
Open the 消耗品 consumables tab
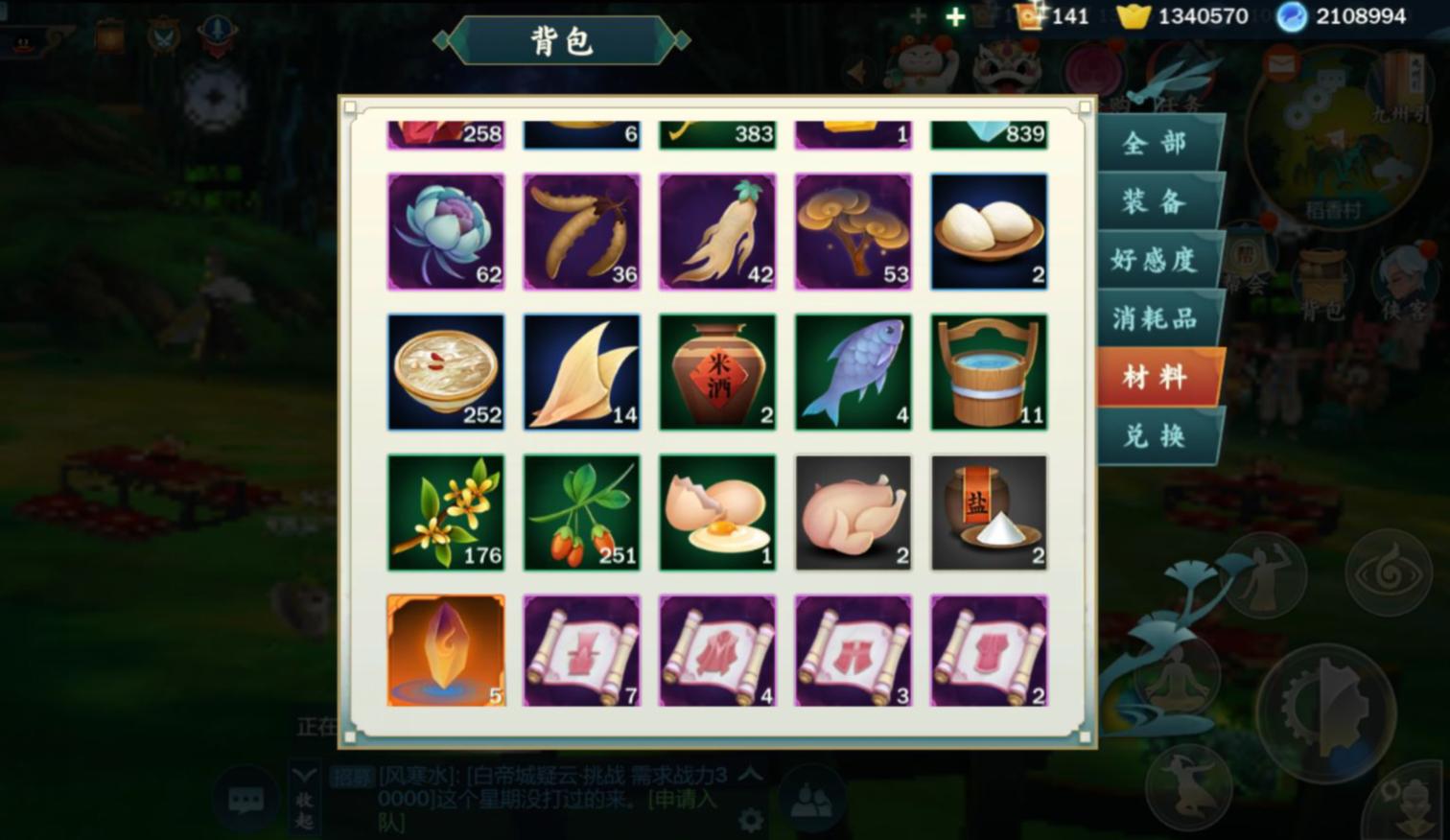[1155, 318]
